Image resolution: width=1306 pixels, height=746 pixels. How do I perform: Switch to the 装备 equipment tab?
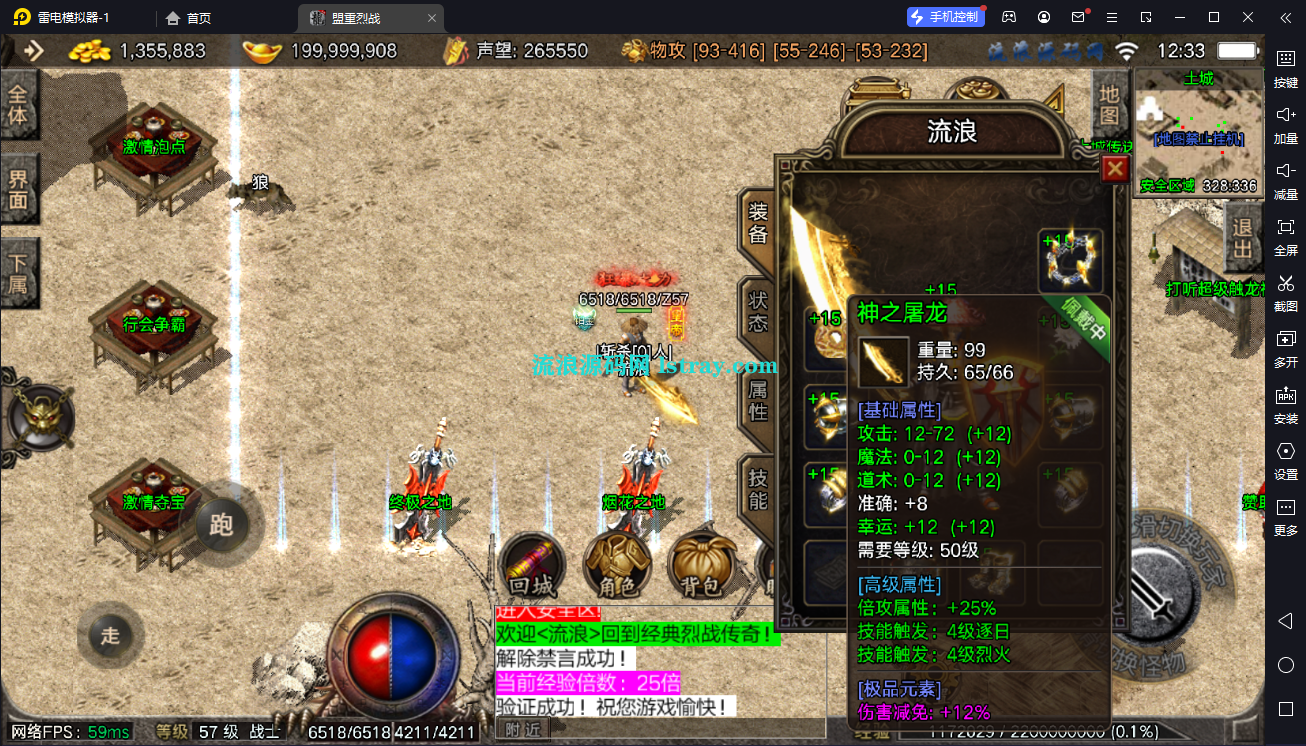[758, 224]
